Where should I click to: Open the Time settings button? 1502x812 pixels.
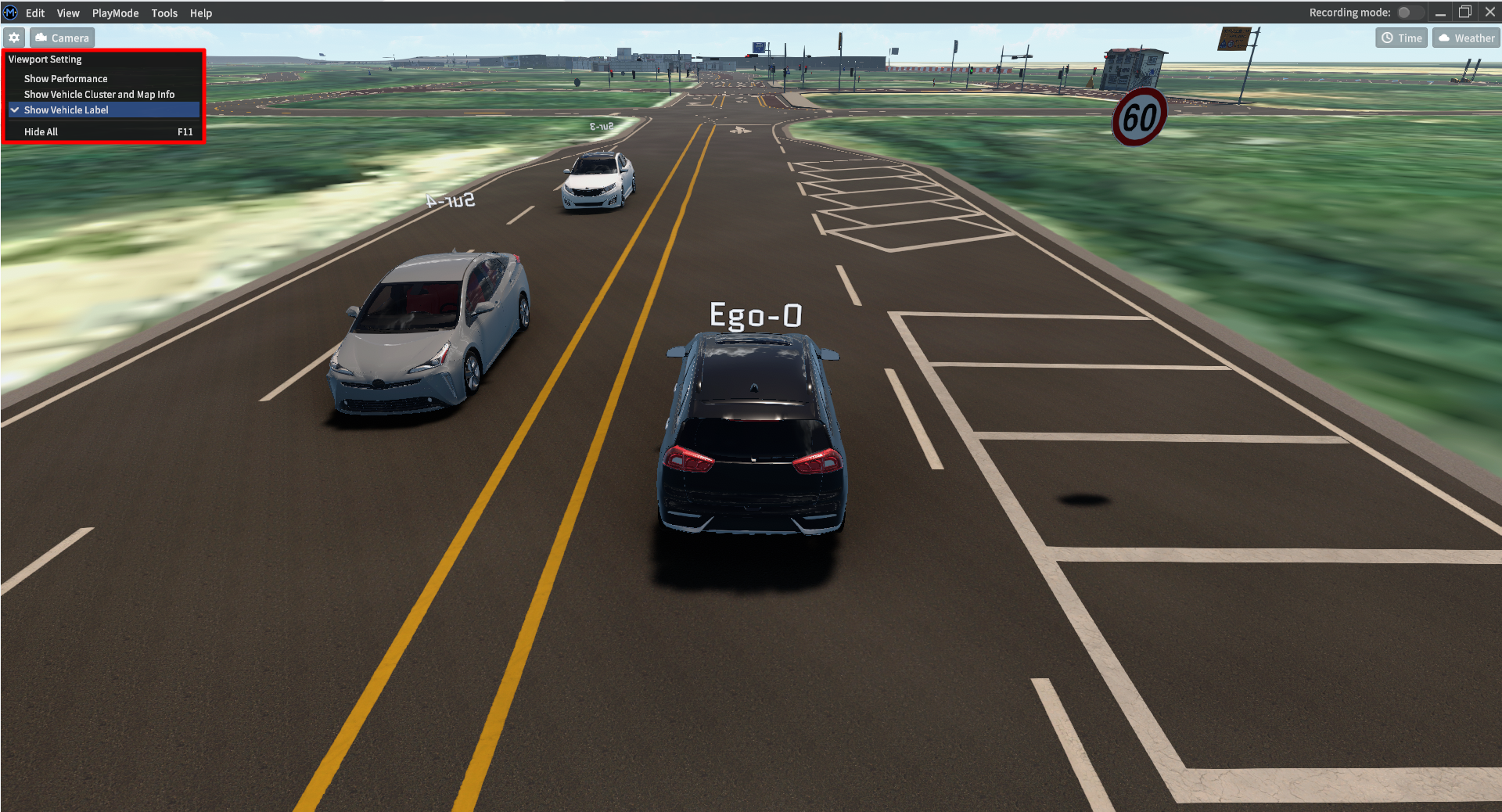click(x=1402, y=38)
